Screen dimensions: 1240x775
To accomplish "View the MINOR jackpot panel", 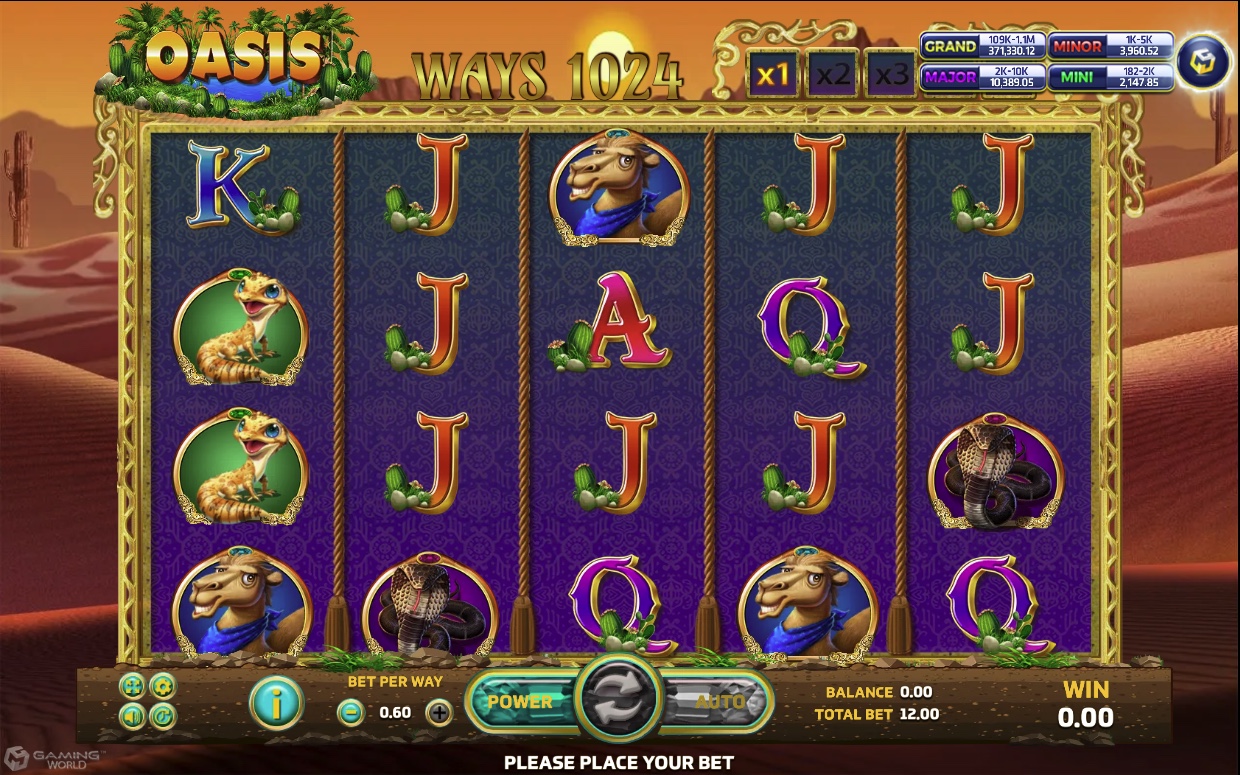I will click(1111, 46).
